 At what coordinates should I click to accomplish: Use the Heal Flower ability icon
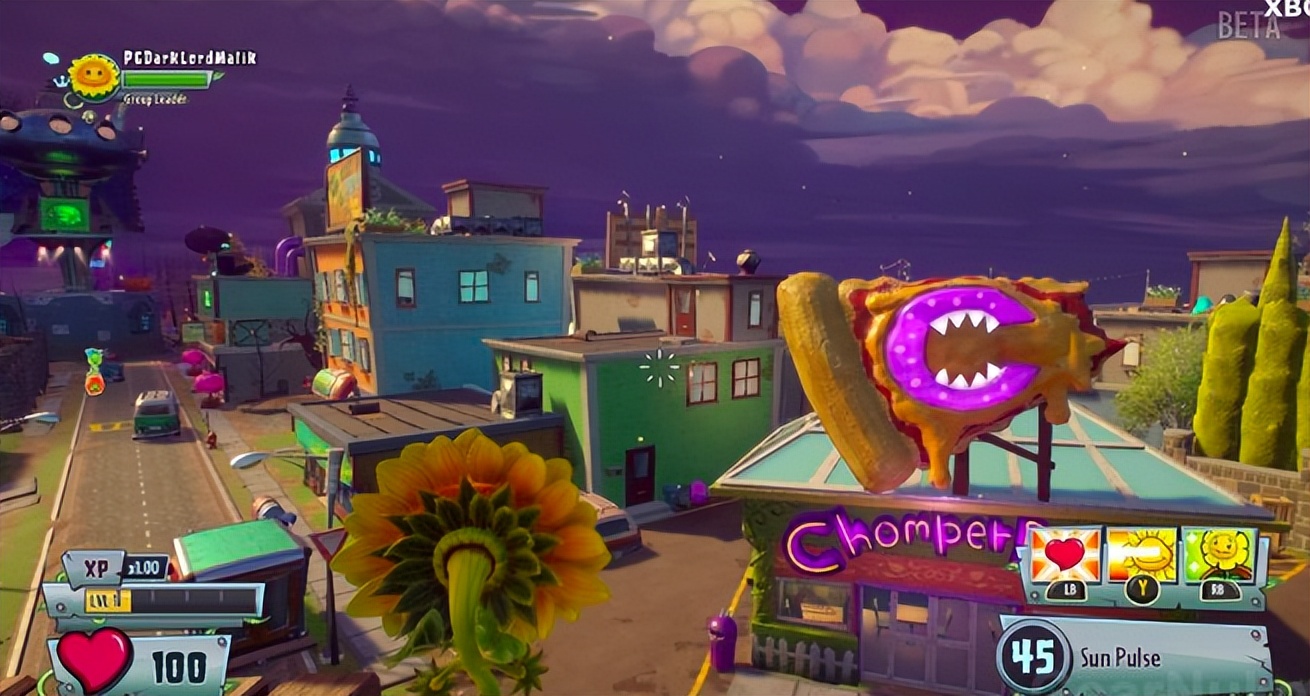1219,556
